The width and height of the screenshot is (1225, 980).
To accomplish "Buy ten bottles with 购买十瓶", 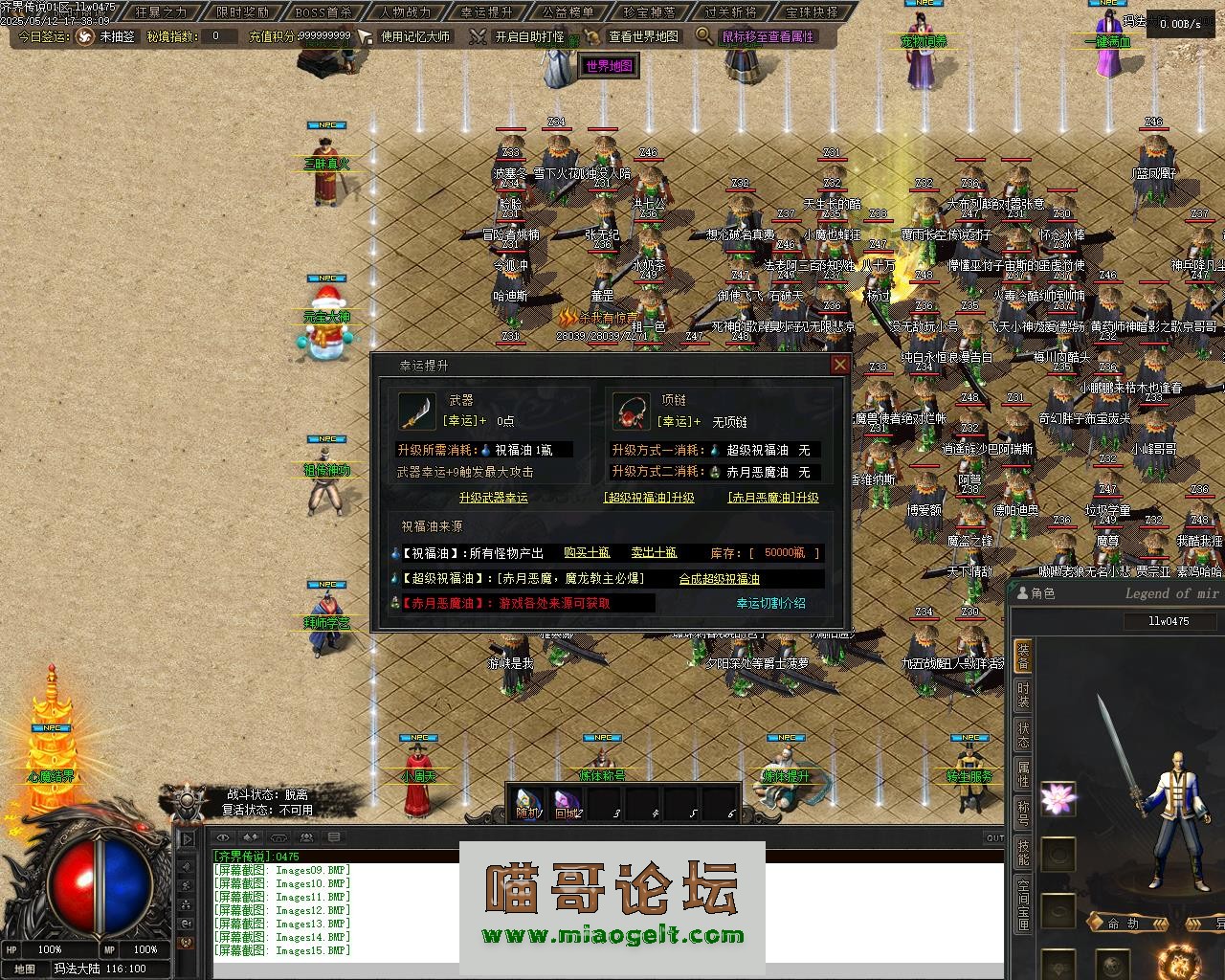I will pos(587,553).
